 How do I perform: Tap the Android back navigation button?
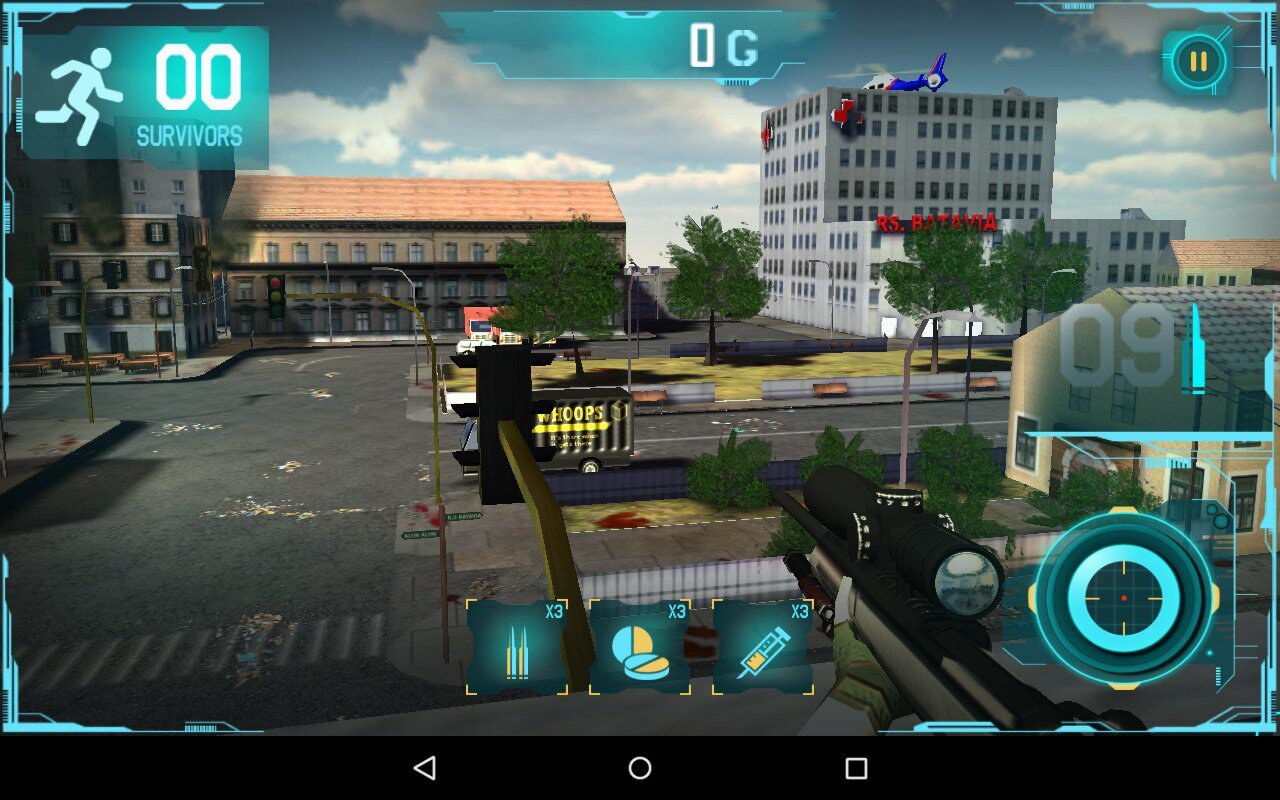click(x=425, y=768)
